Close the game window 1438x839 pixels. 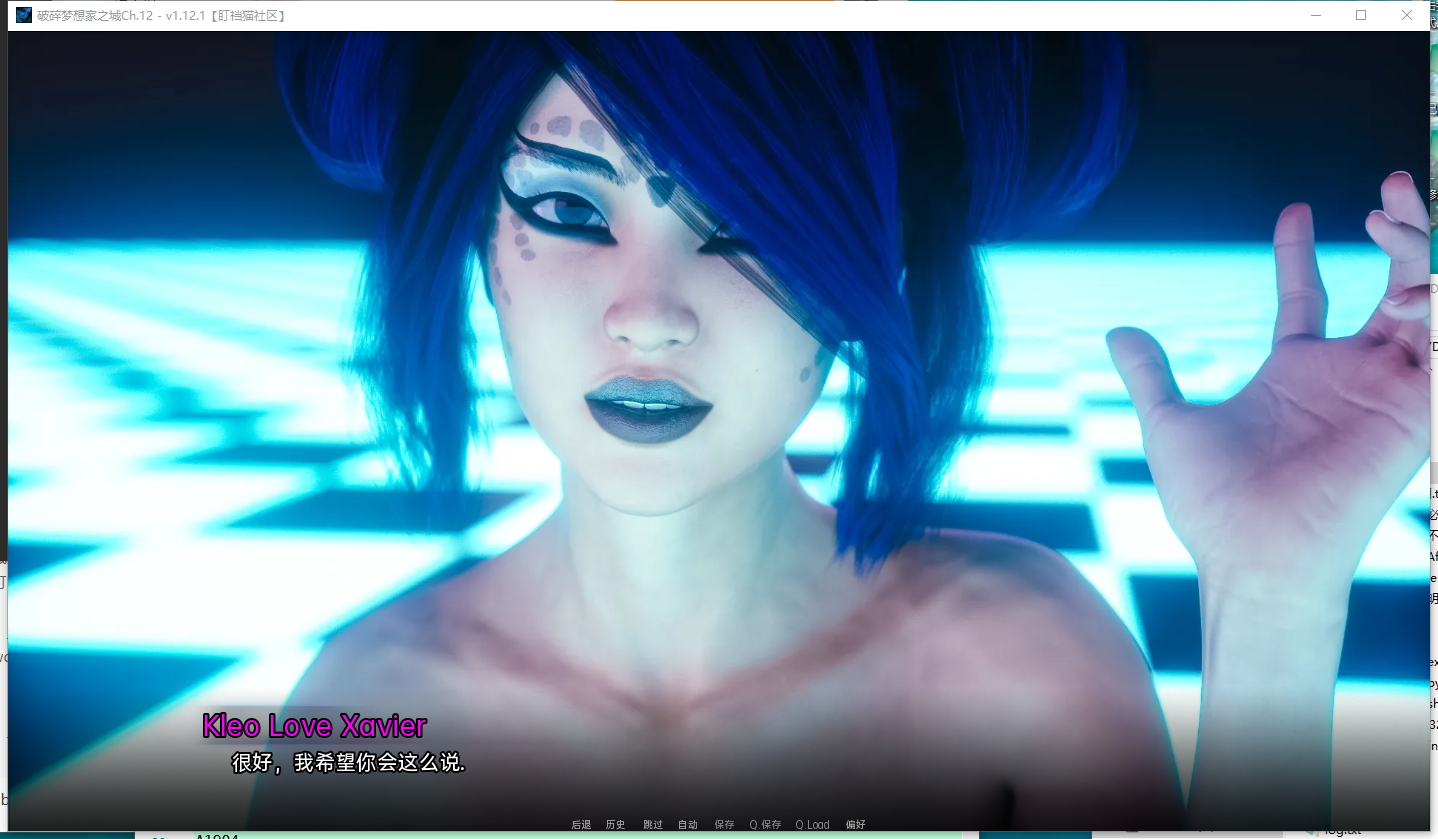pyautogui.click(x=1408, y=15)
